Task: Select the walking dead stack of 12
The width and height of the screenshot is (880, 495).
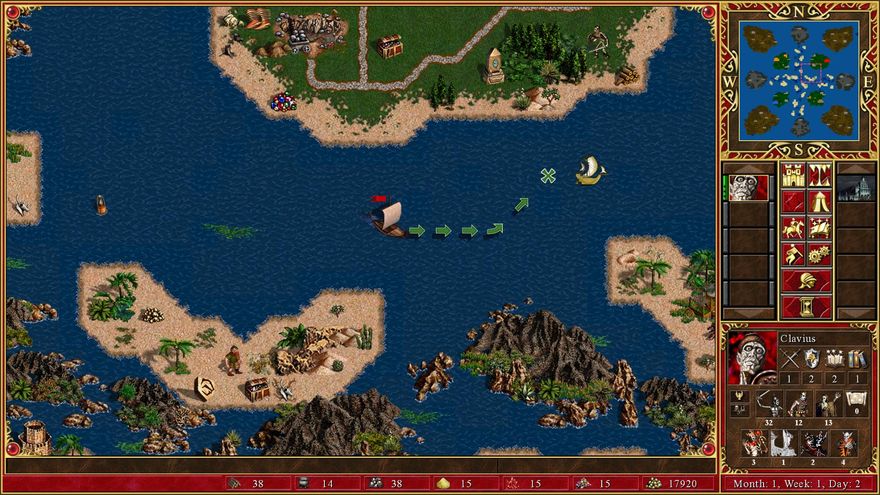Action: point(799,404)
